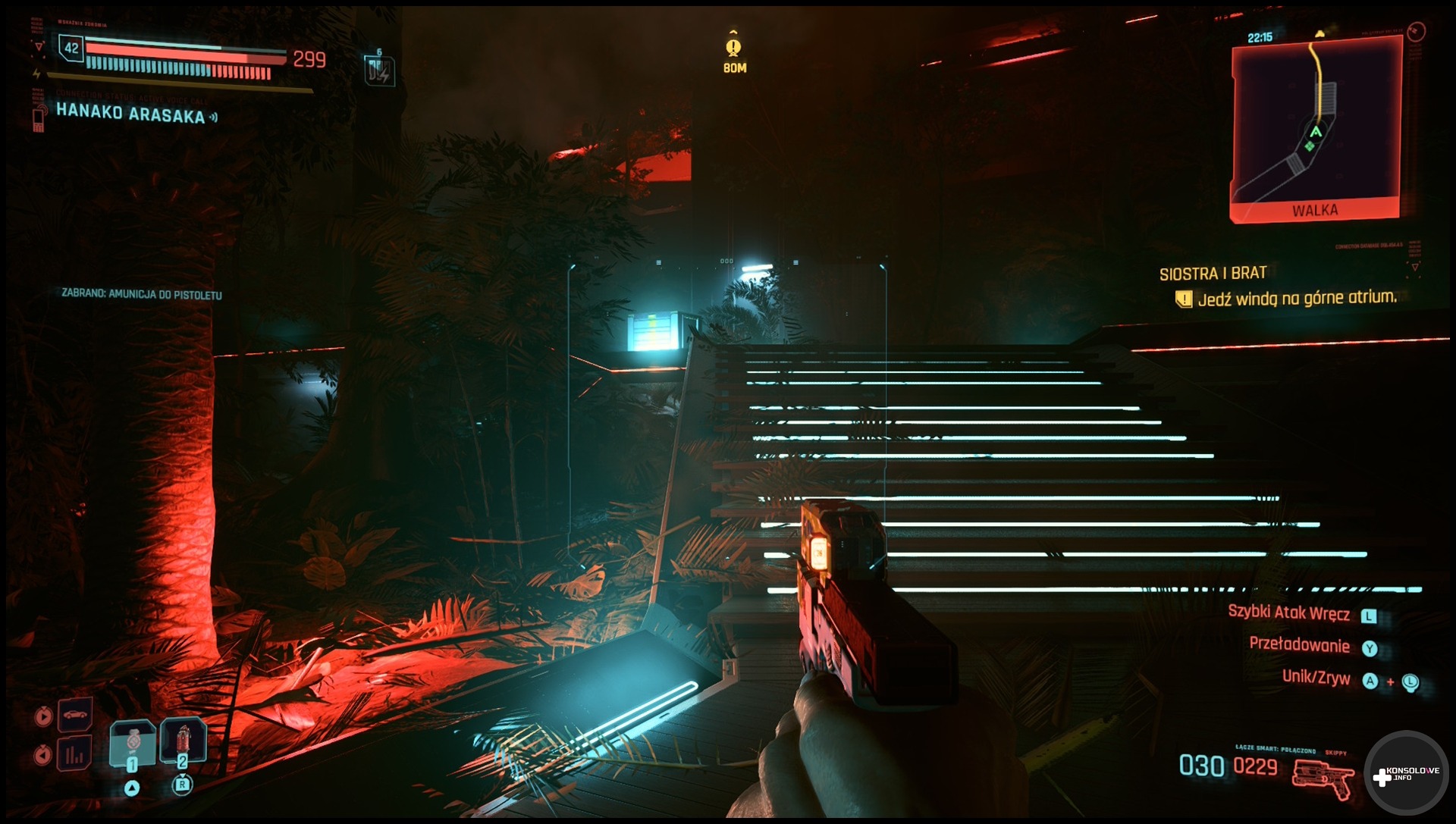The height and width of the screenshot is (824, 1456).
Task: Select the Siostra i Brat quest tracker
Action: [x=1213, y=274]
